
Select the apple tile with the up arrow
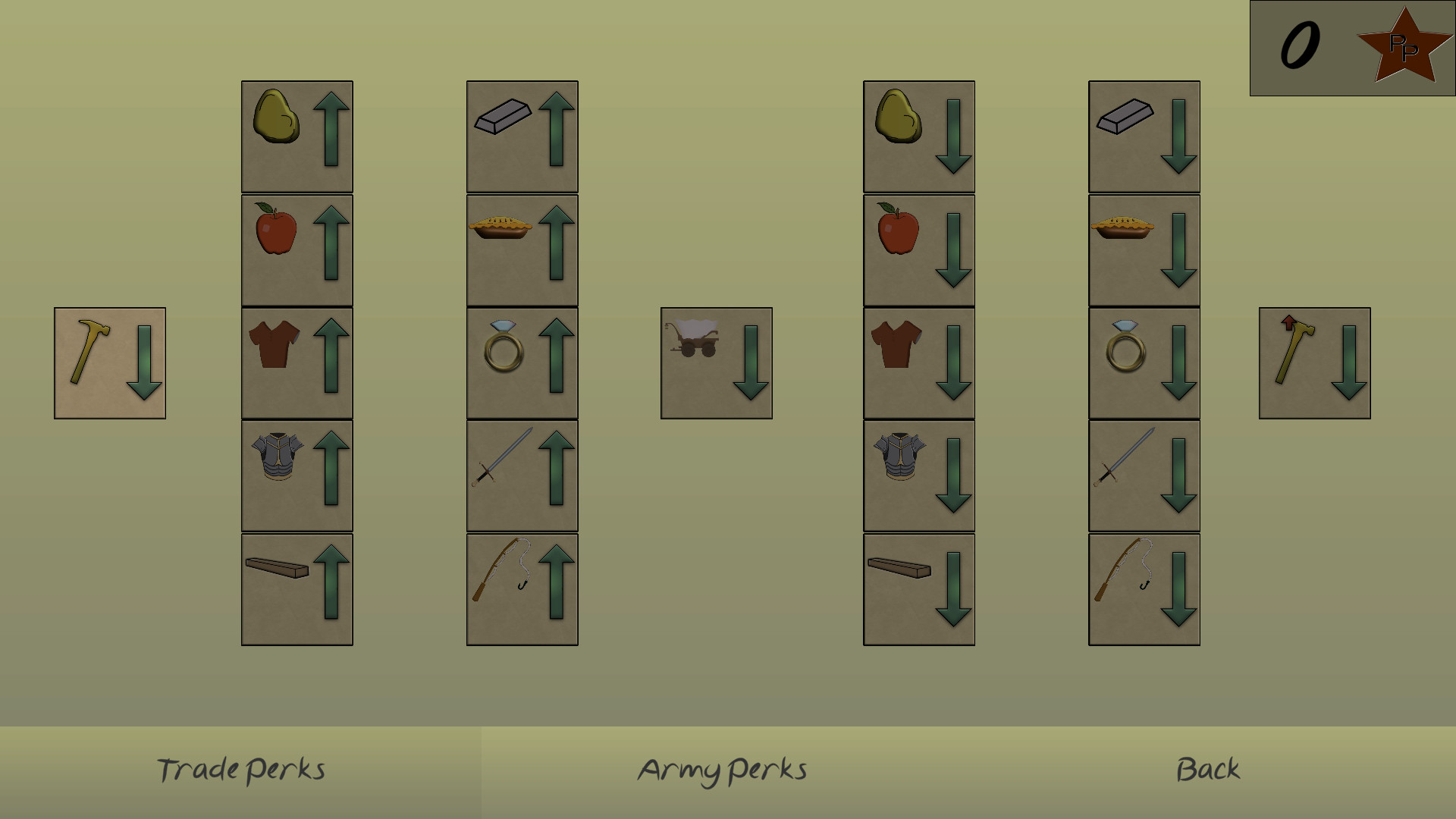[296, 248]
